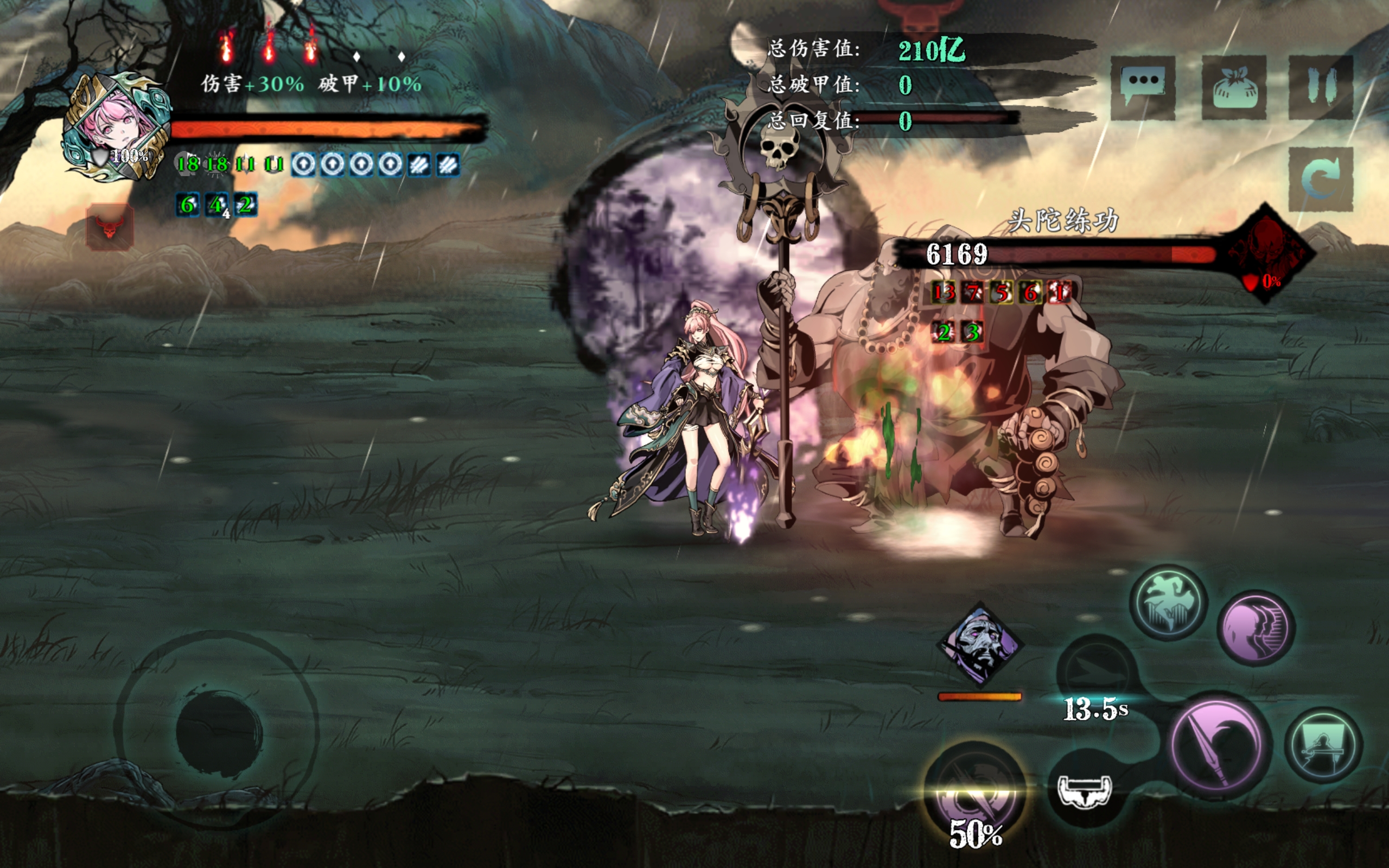Select the red bull demon icon

[110, 226]
